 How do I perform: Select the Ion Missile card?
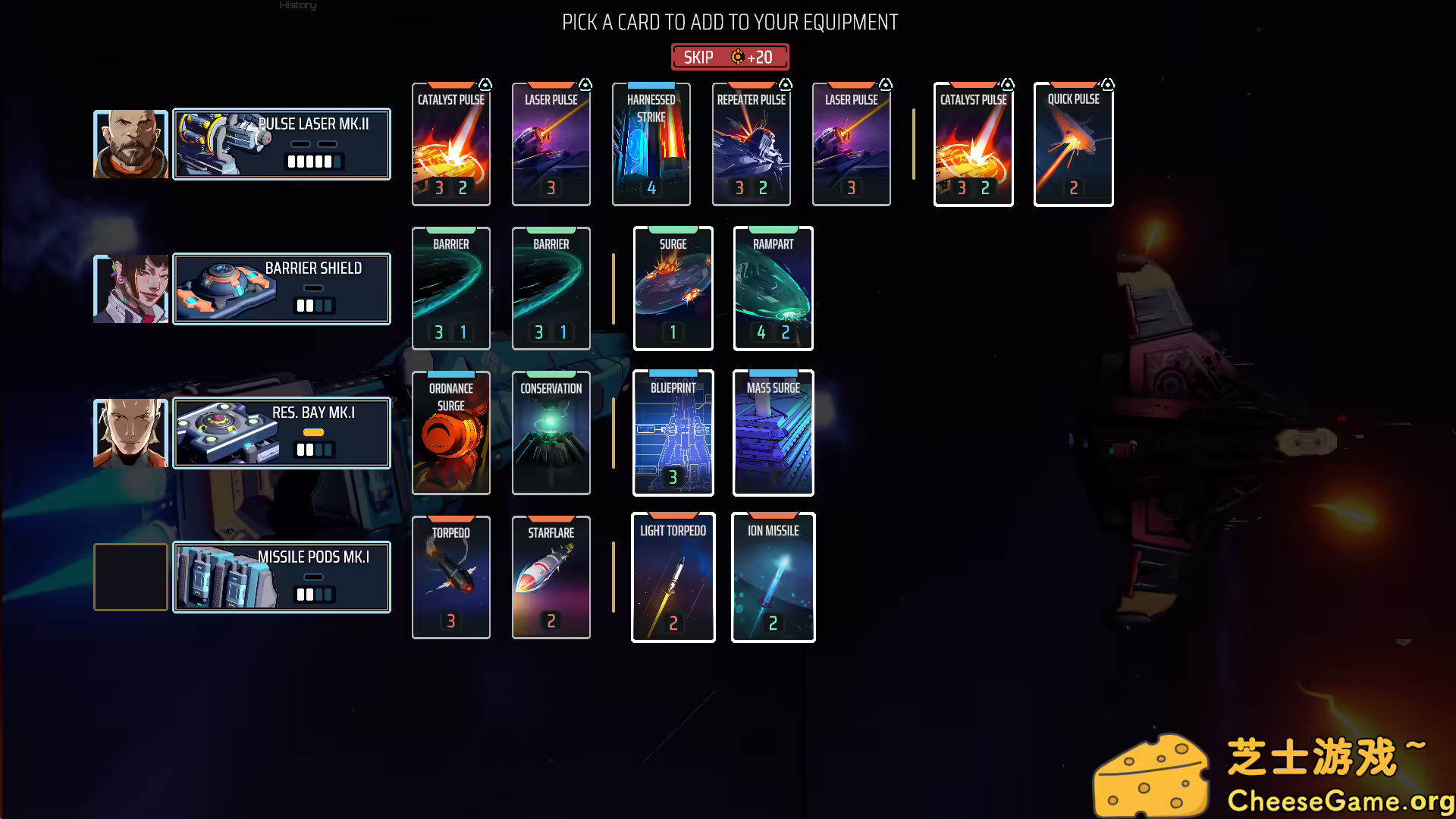pyautogui.click(x=773, y=576)
